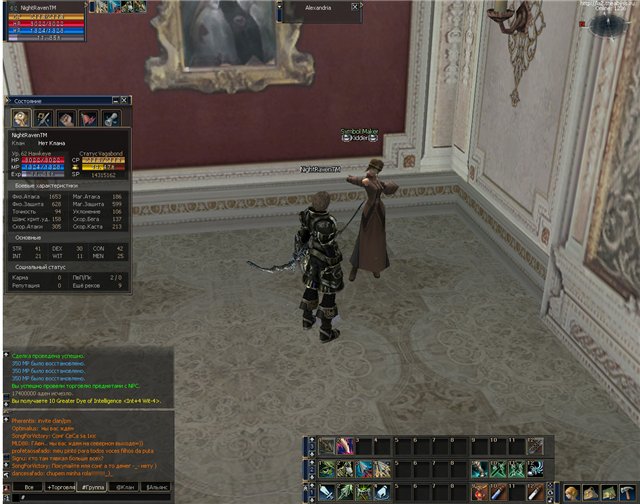Close the Состояние status window
Viewport: 640px width, 504px height.
[x=126, y=100]
